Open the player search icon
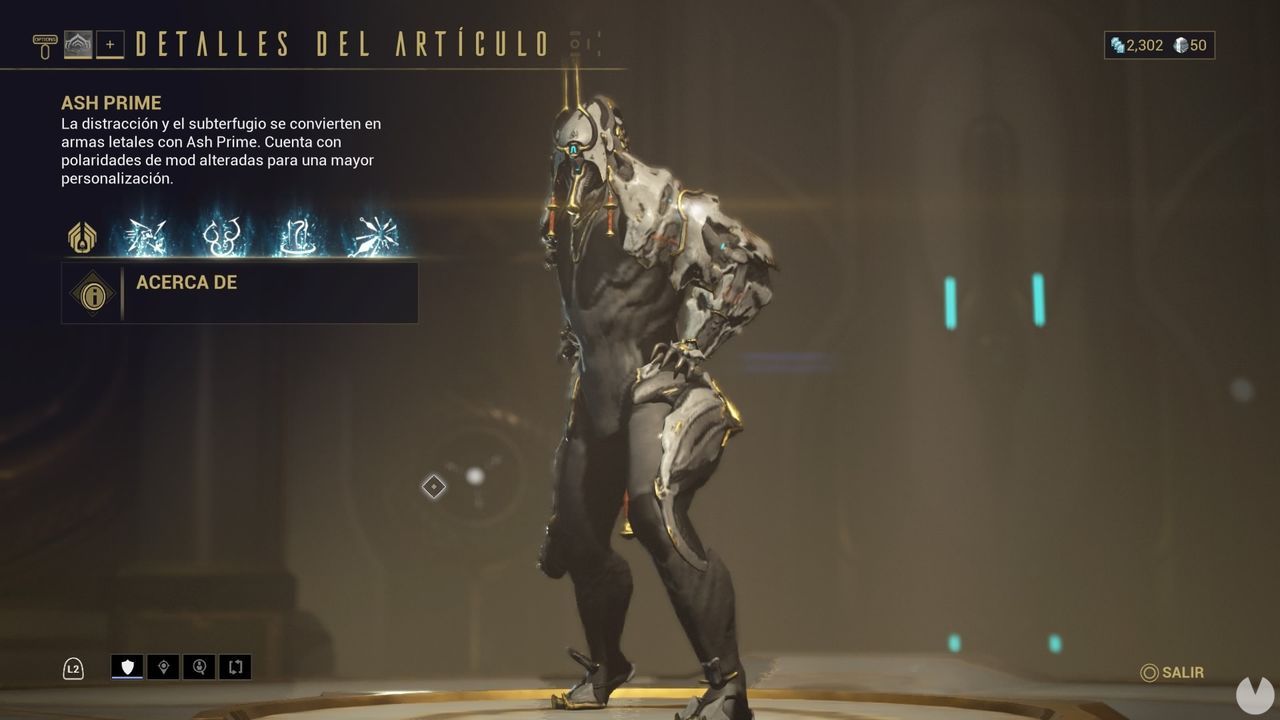 pyautogui.click(x=200, y=666)
